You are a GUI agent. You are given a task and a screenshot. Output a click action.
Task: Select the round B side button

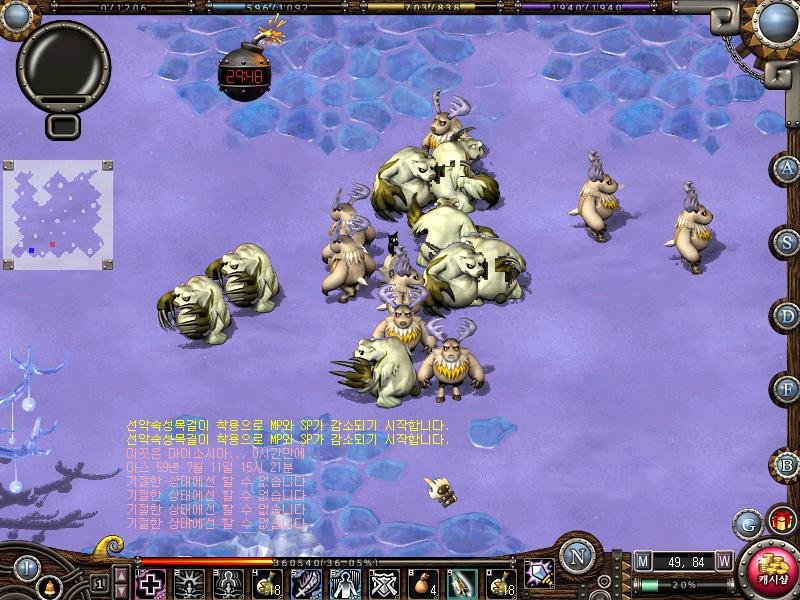pyautogui.click(x=788, y=464)
